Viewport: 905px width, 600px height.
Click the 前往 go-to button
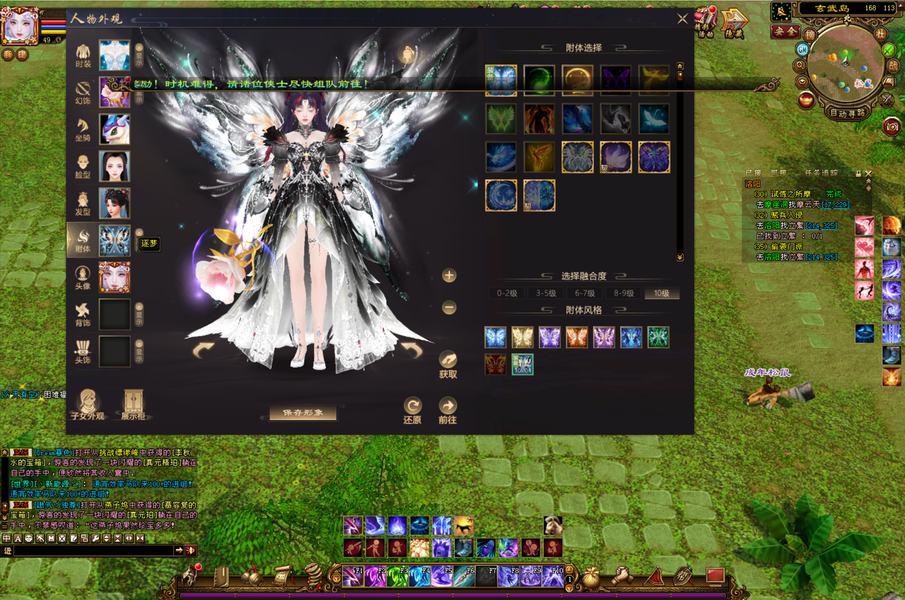[x=448, y=410]
